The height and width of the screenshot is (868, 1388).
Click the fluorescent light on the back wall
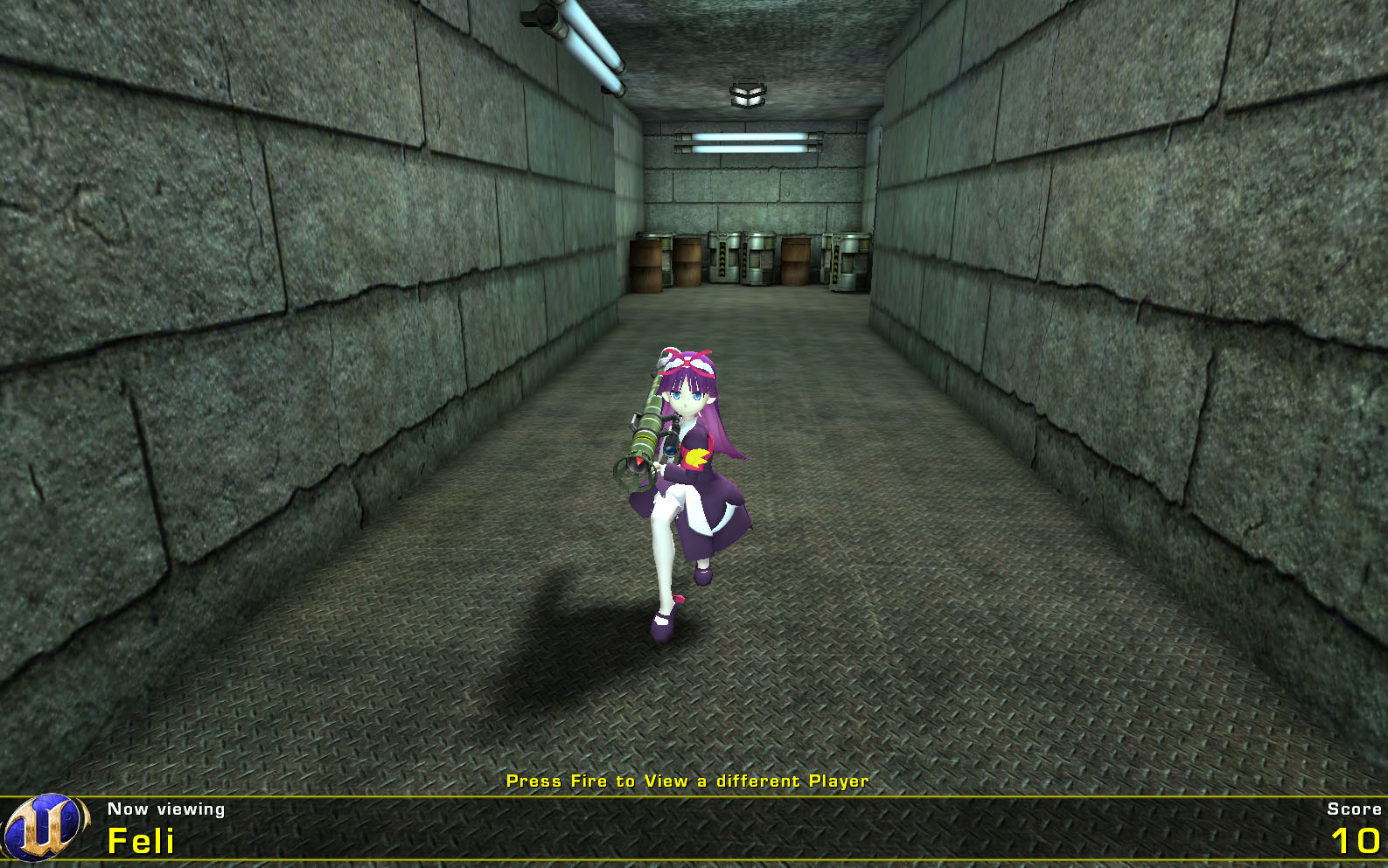[x=748, y=140]
